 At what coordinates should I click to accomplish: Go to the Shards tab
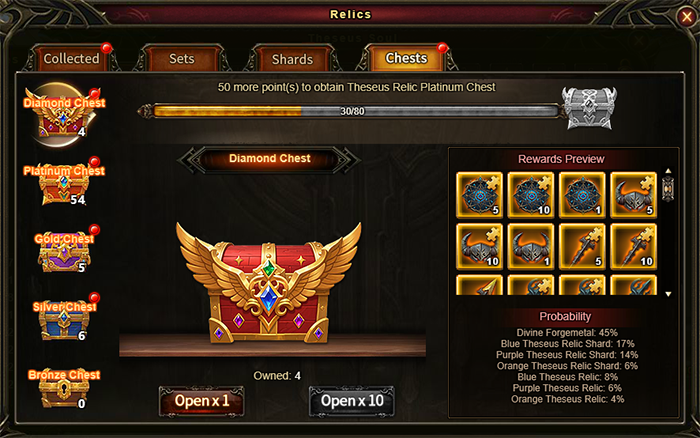point(293,59)
